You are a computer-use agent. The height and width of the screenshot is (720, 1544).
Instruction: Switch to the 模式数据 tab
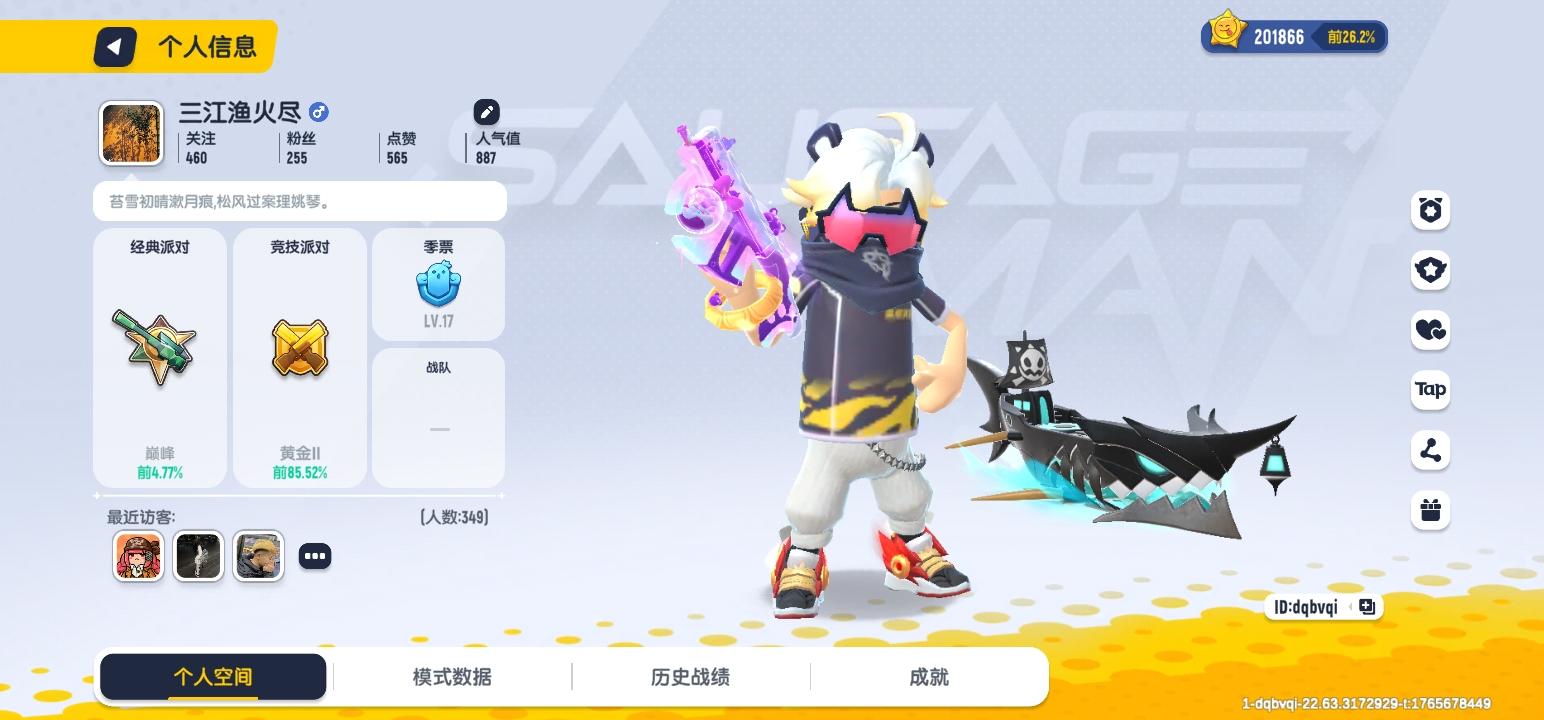pos(451,676)
